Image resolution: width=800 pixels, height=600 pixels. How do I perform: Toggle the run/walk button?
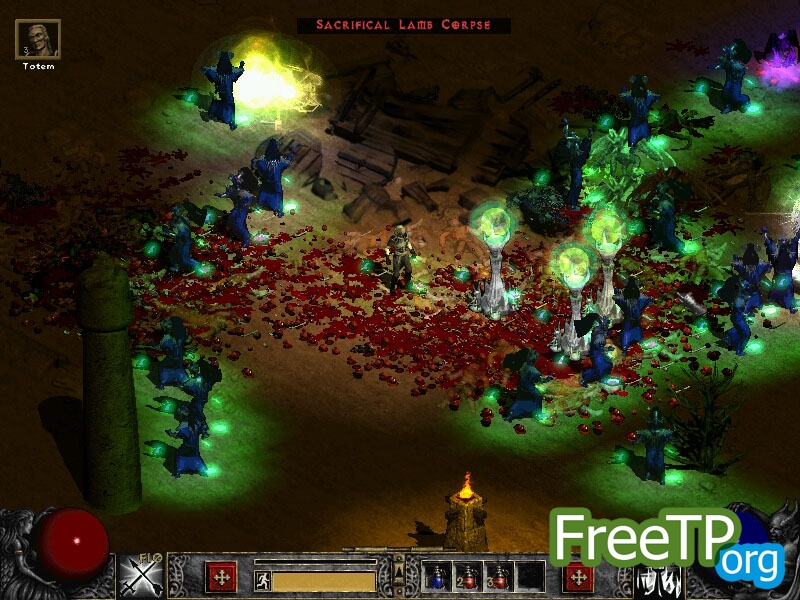tap(262, 580)
